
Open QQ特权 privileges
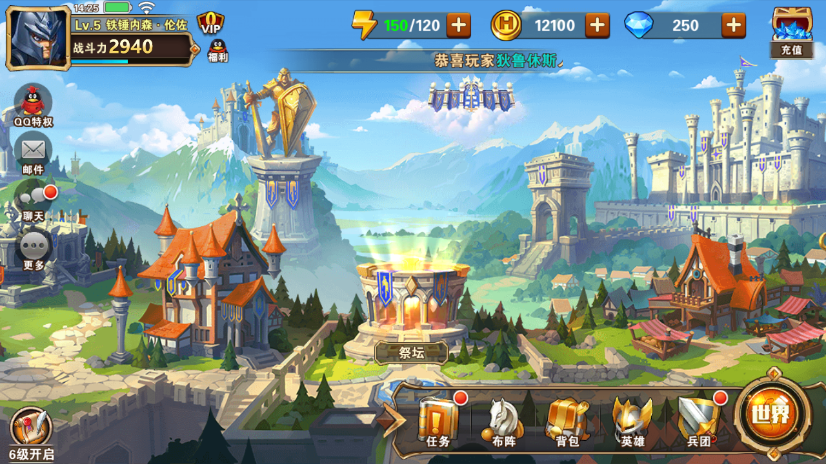point(33,104)
